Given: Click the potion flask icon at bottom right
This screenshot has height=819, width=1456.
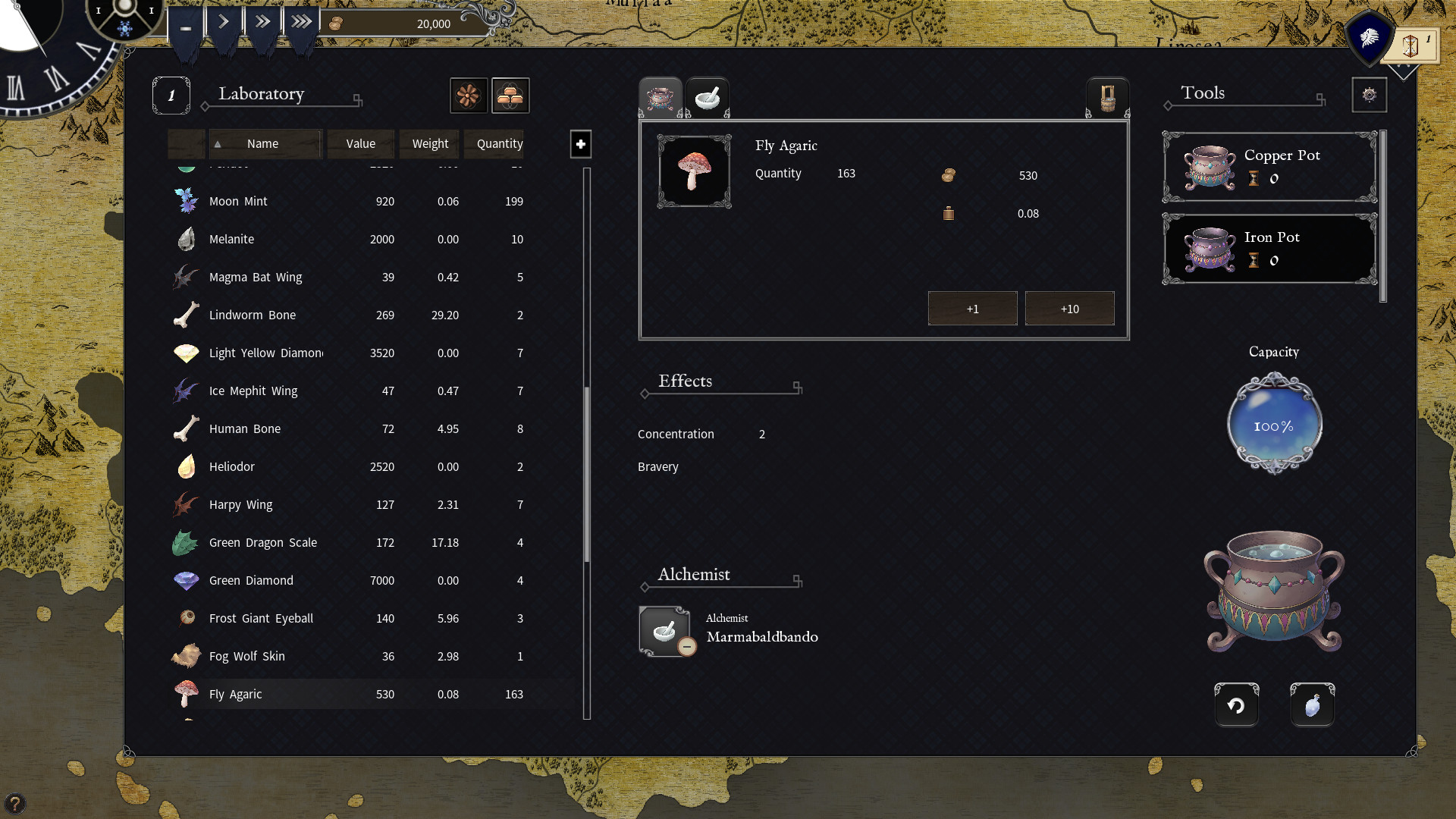Looking at the screenshot, I should pos(1312,704).
